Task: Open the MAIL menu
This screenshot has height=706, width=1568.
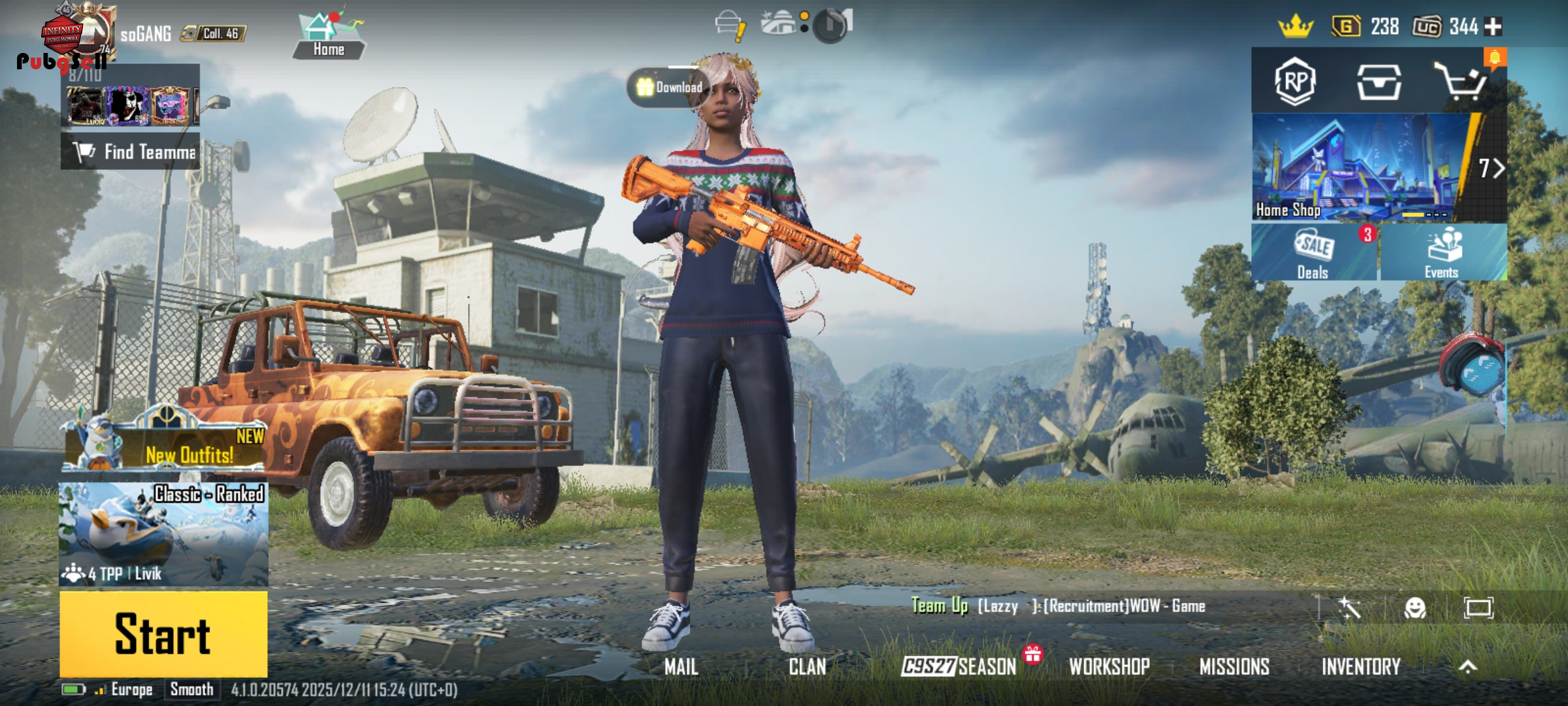Action: [x=681, y=667]
